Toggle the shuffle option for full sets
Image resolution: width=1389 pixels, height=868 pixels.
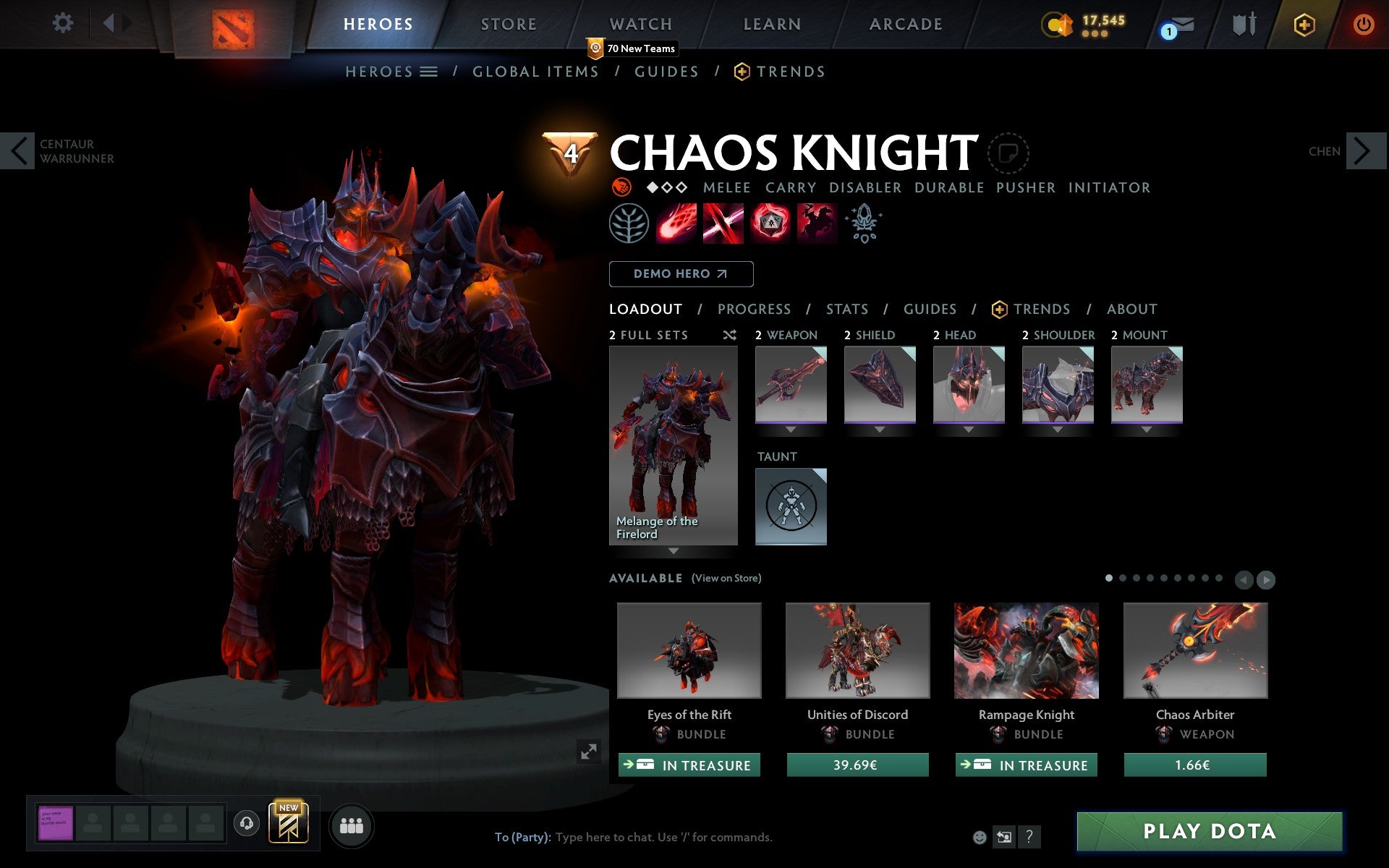click(729, 335)
